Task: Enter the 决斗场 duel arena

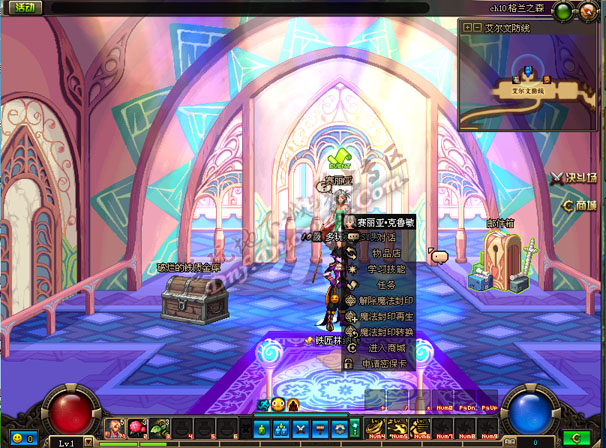Action: (573, 180)
